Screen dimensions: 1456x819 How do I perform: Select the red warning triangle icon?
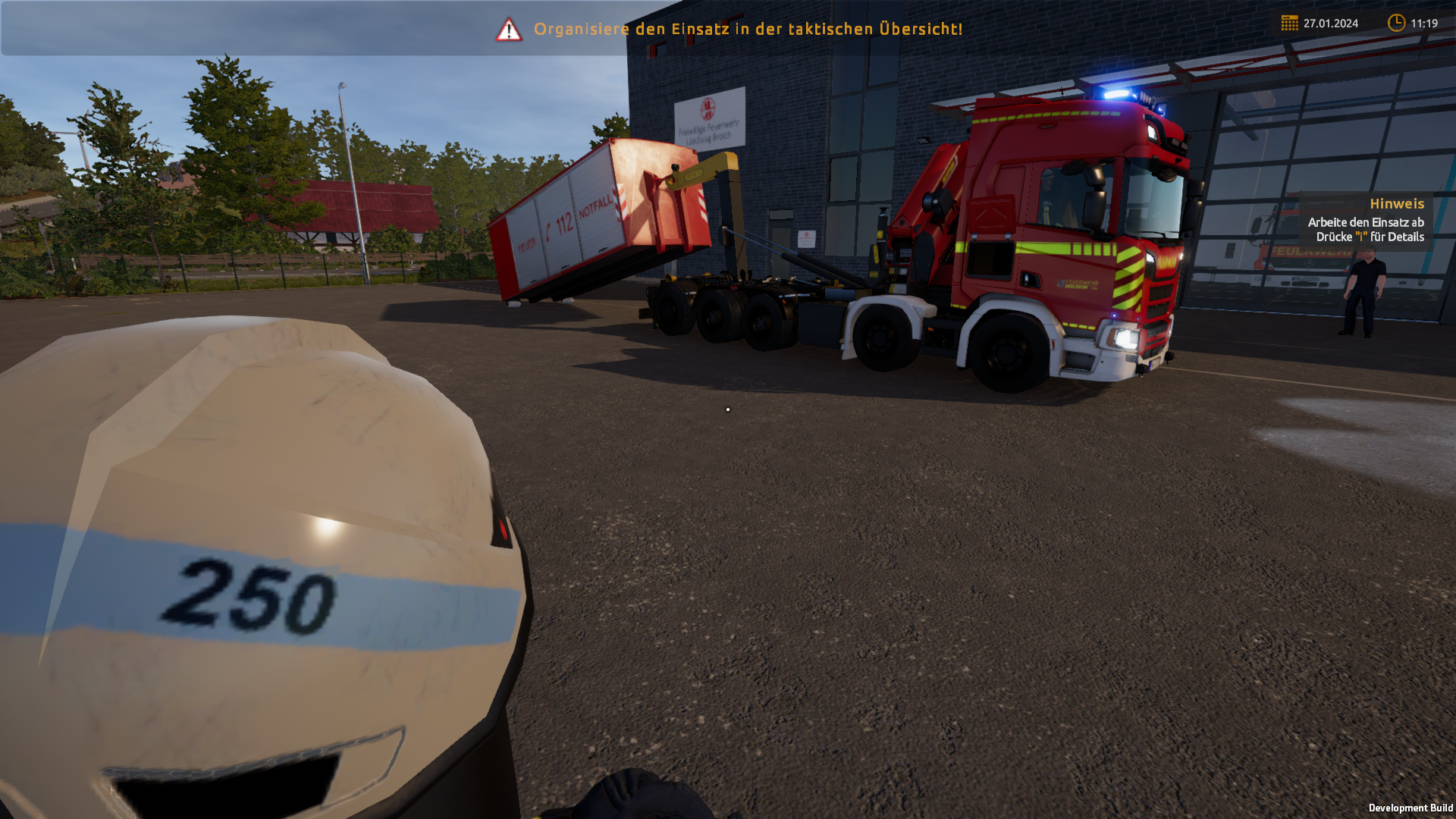click(509, 30)
